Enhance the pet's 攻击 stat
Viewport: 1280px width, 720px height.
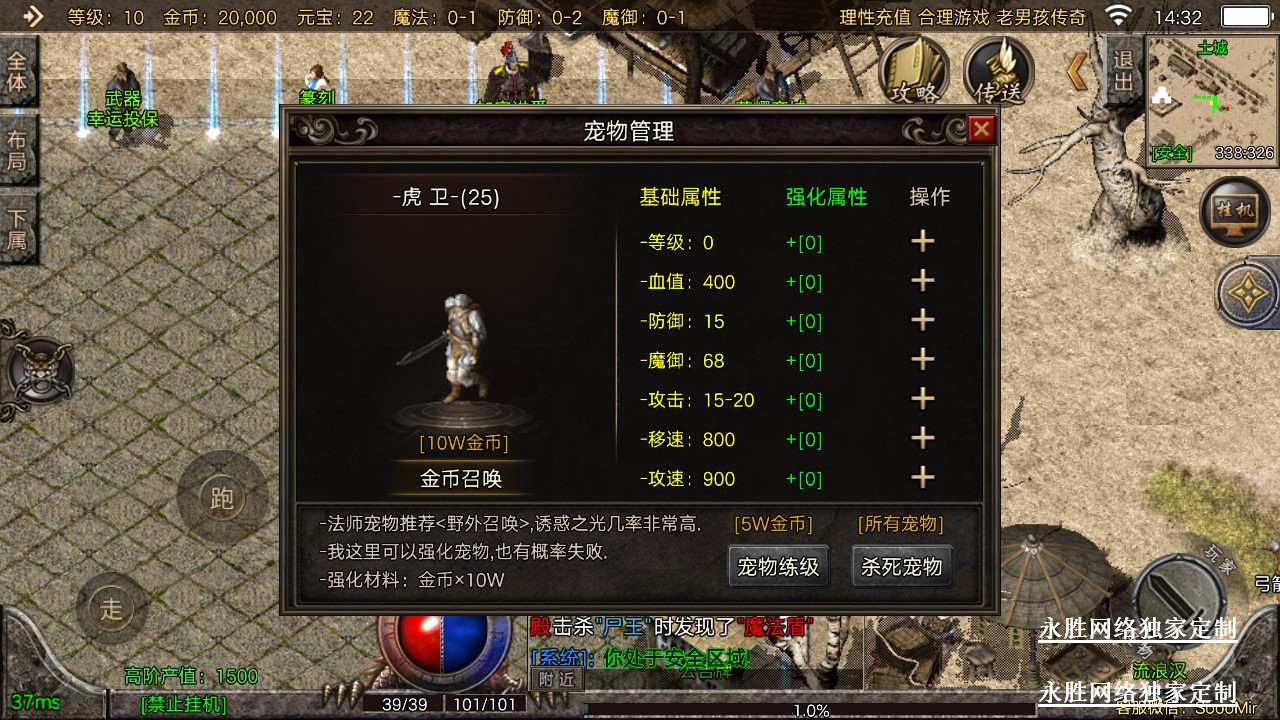coord(922,400)
